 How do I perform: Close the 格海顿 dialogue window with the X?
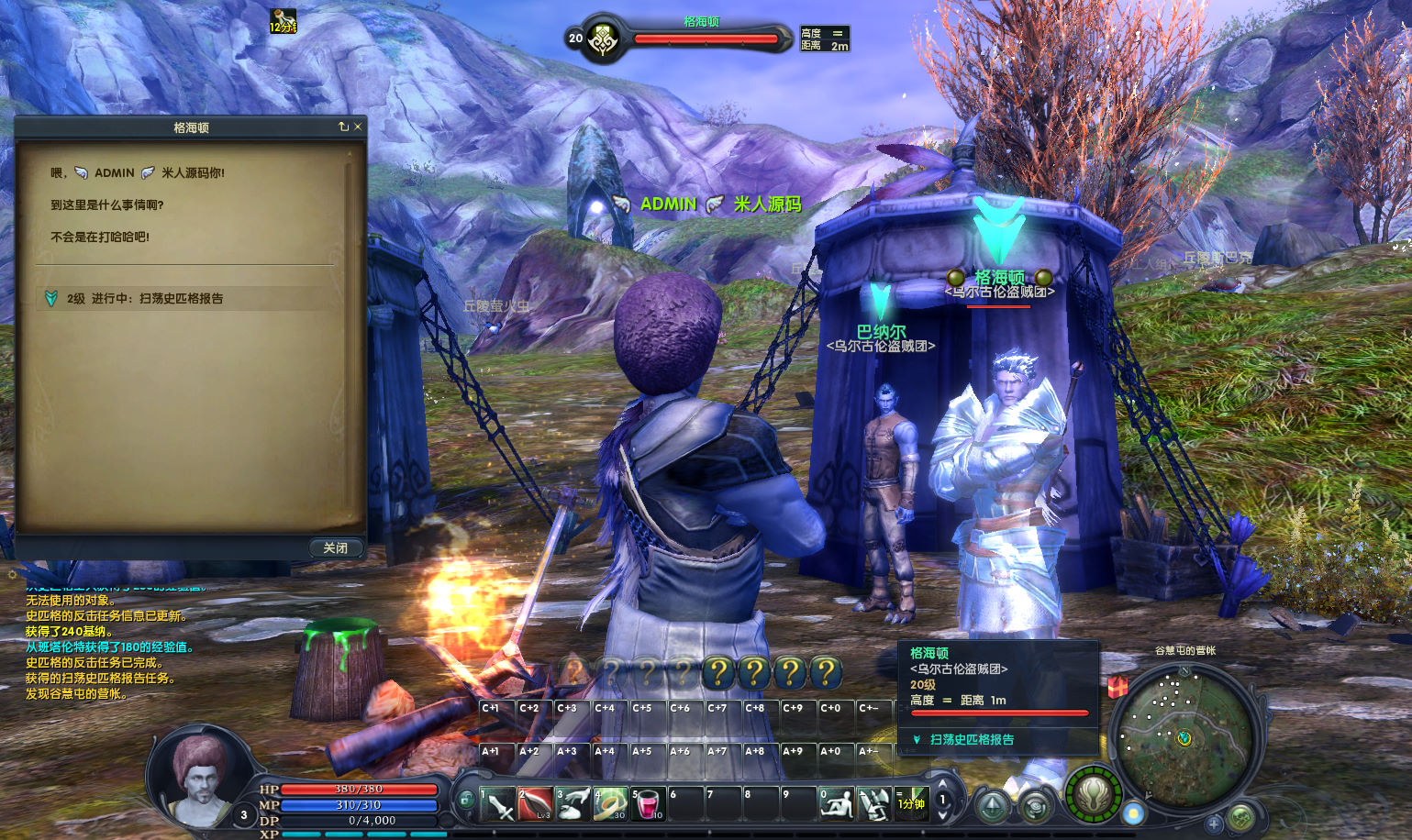pyautogui.click(x=358, y=127)
